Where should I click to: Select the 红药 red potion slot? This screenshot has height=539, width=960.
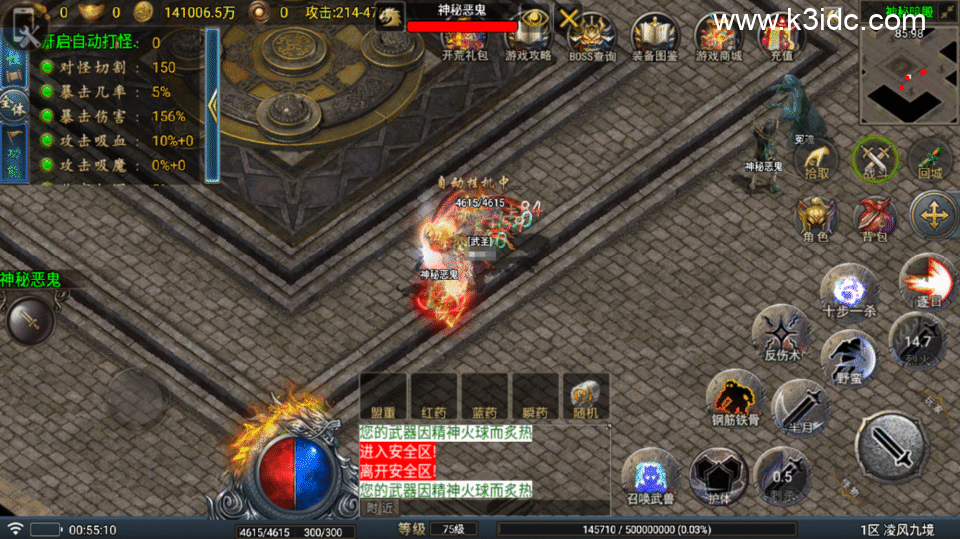pos(435,395)
